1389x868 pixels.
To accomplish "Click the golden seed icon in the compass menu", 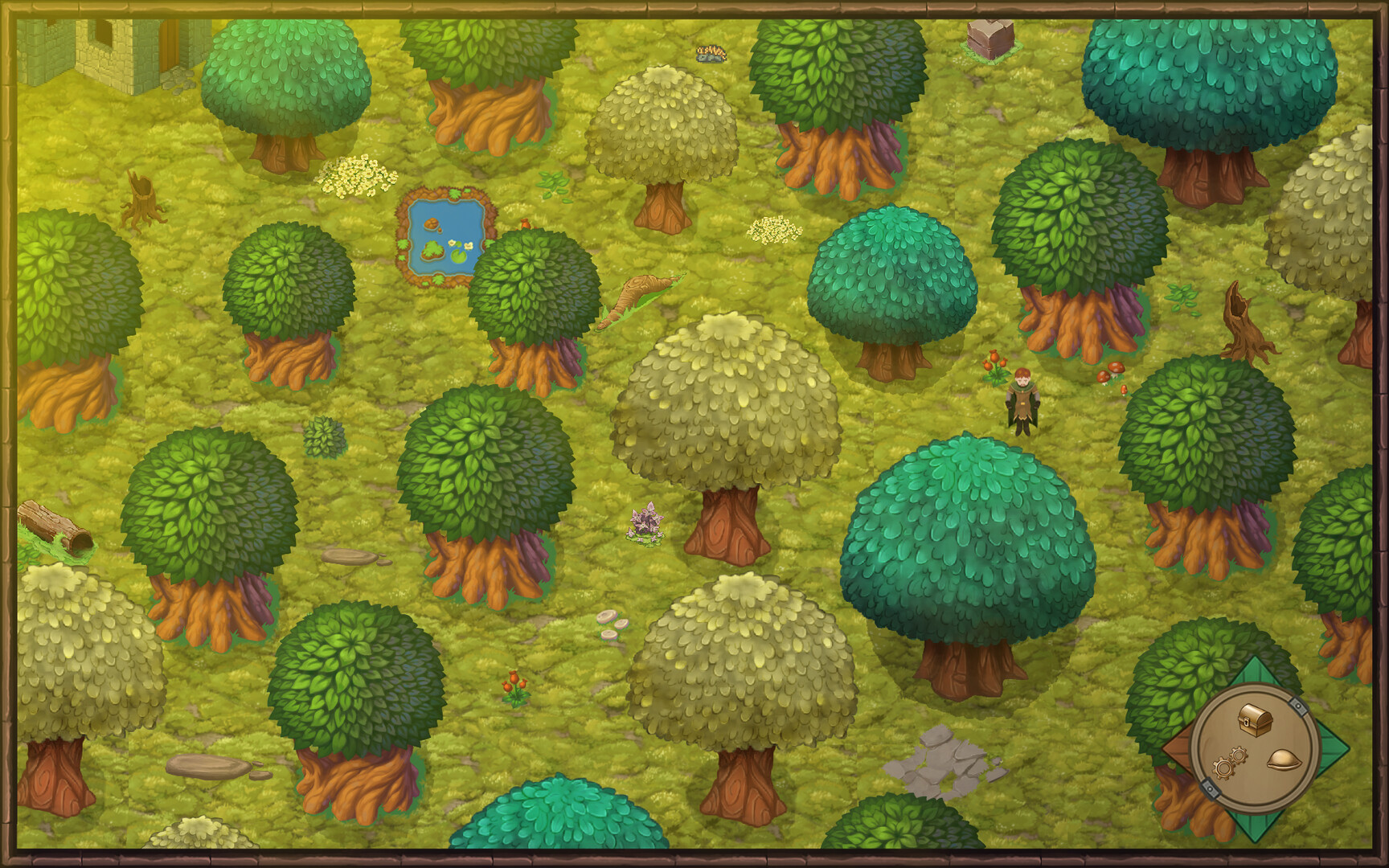I will pyautogui.click(x=1284, y=760).
